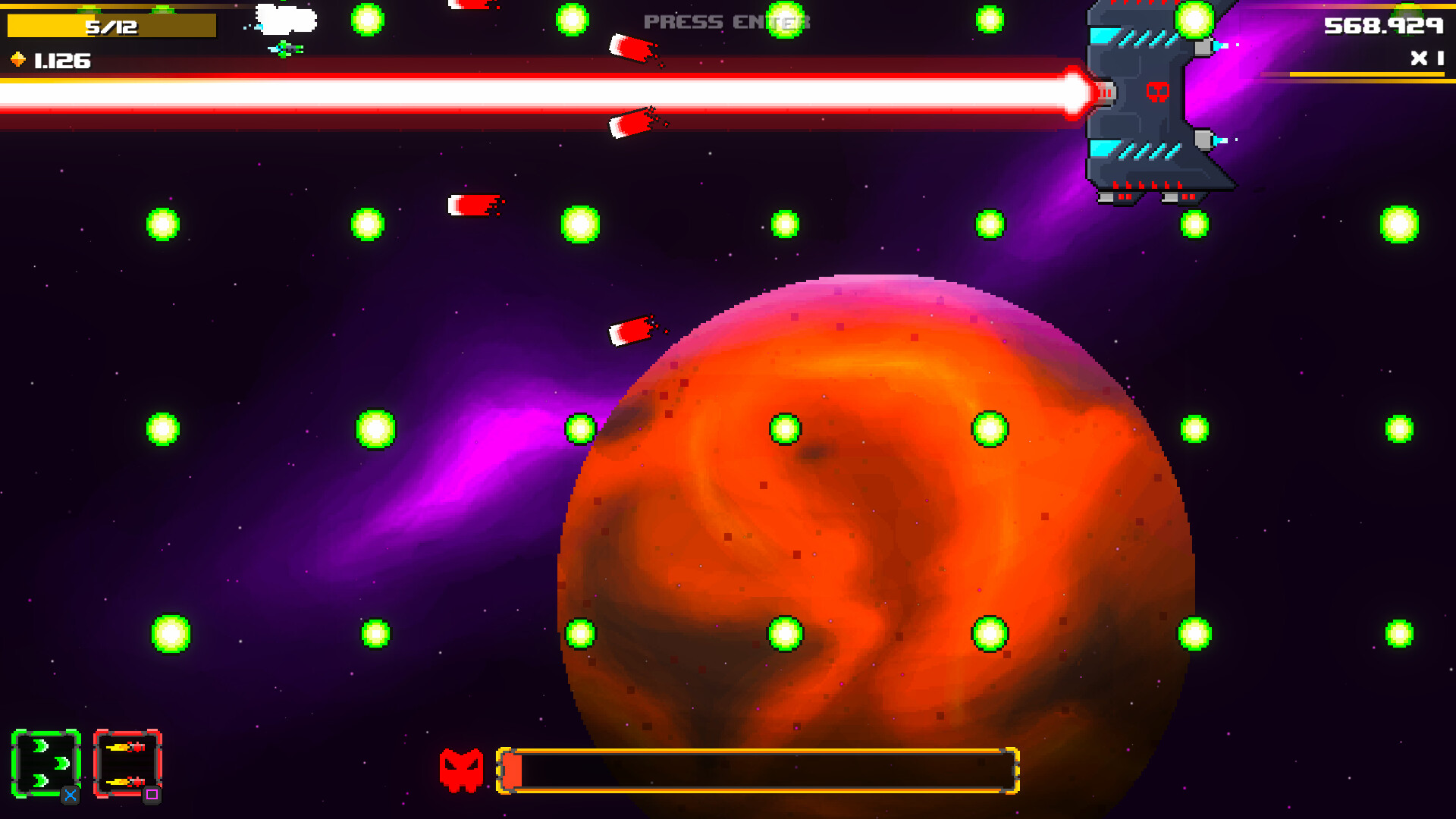Image resolution: width=1456 pixels, height=819 pixels.
Task: Click the boss health bar at screen bottom
Action: 758,768
